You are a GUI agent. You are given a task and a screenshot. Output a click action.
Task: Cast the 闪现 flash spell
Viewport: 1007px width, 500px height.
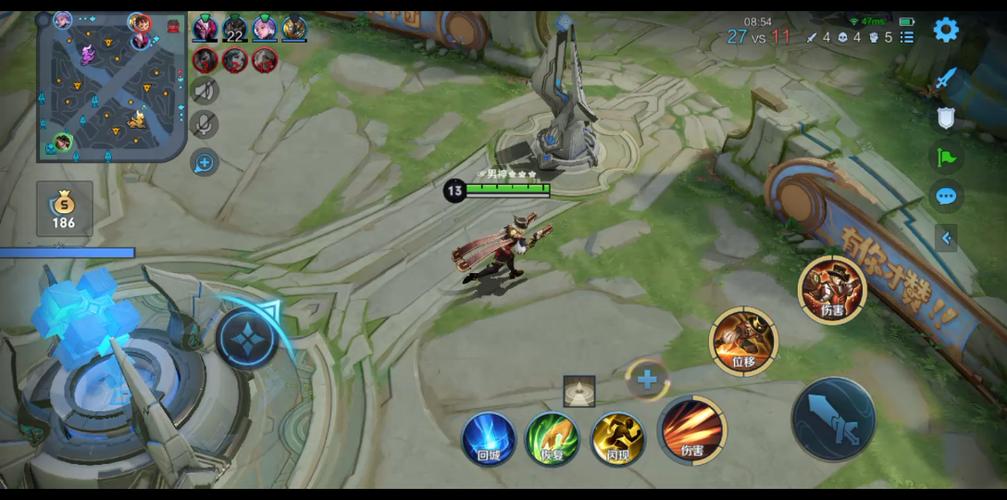pos(617,438)
